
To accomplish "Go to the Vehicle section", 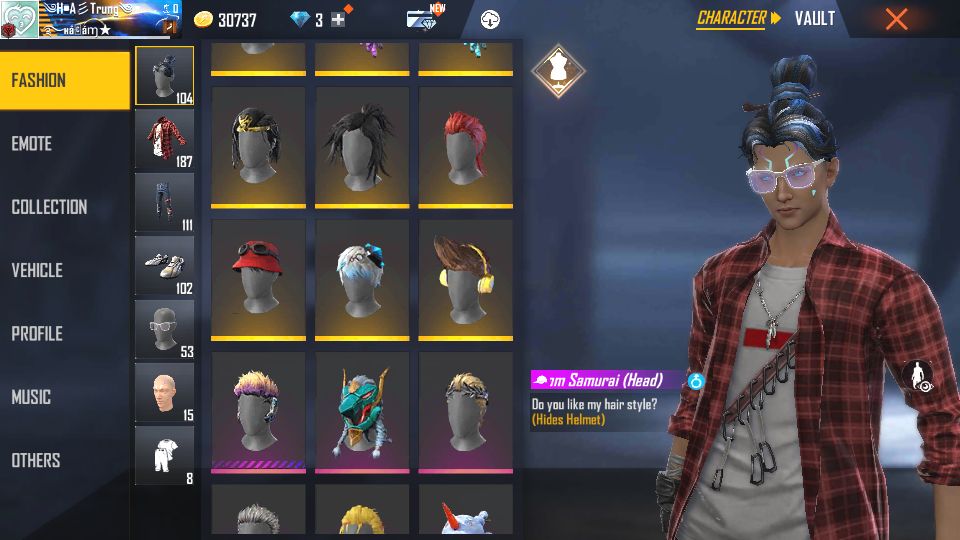I will tap(64, 270).
